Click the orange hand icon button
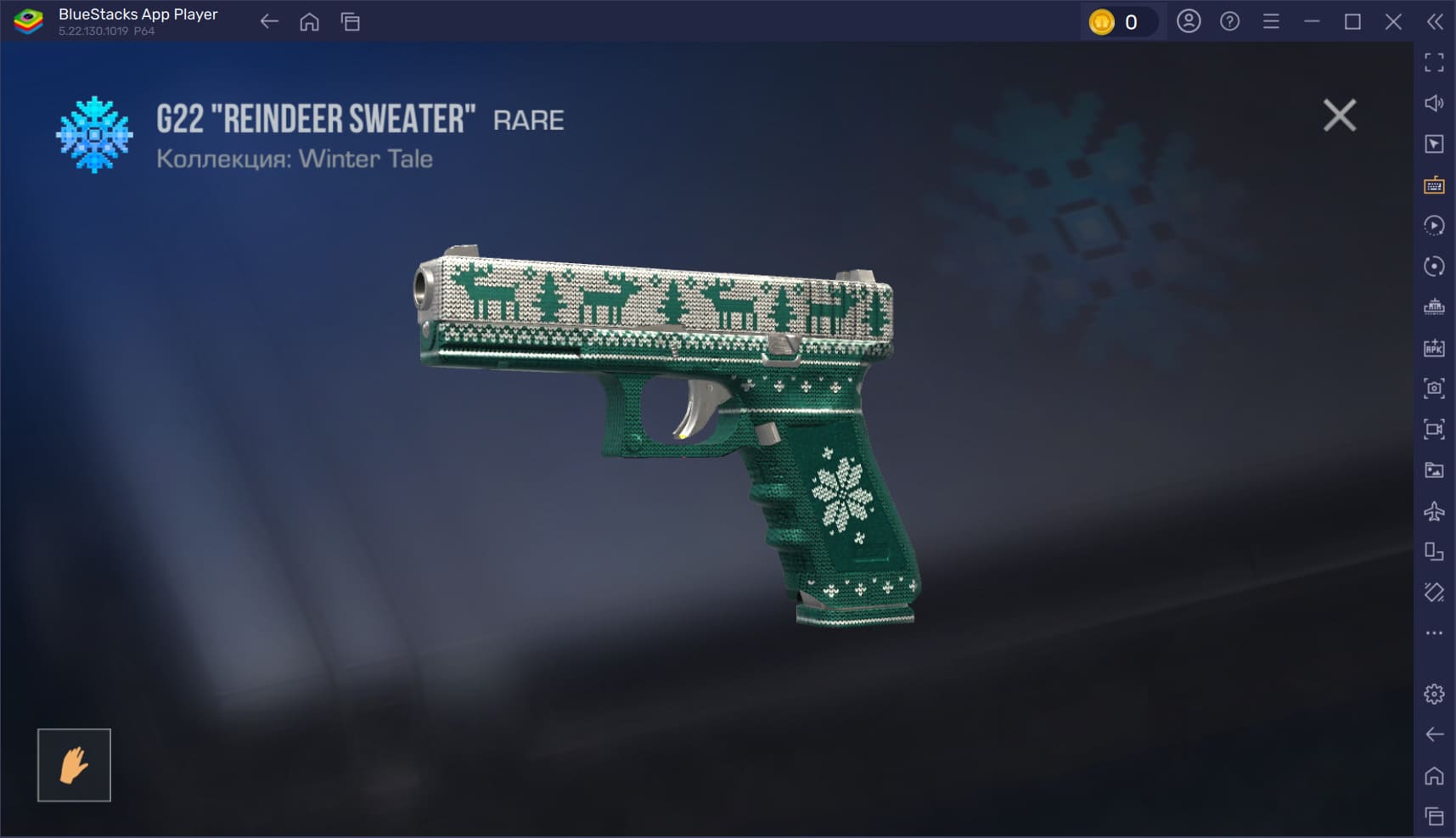The width and height of the screenshot is (1456, 838). [x=74, y=765]
